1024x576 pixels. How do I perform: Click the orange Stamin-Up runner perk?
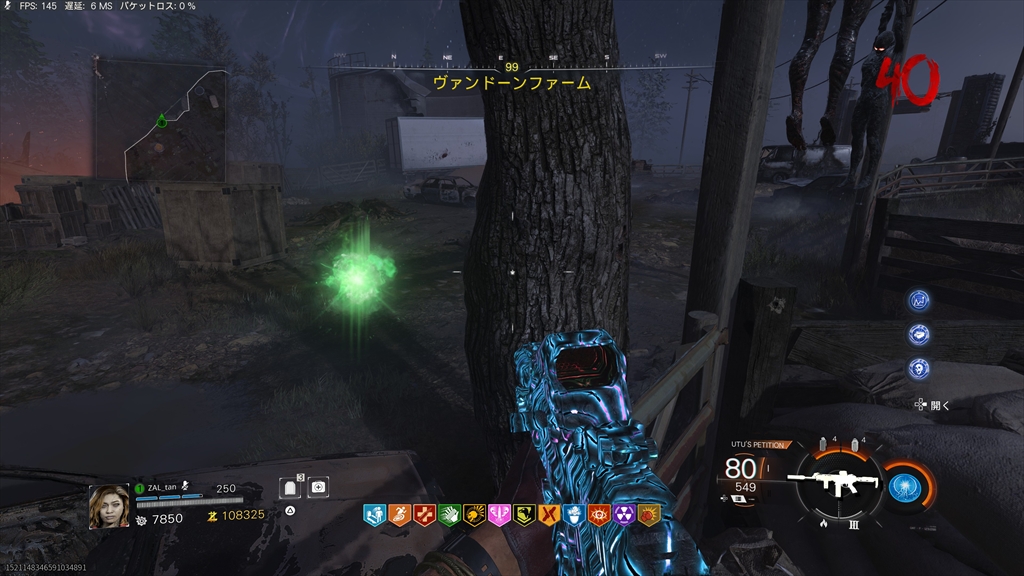(398, 515)
